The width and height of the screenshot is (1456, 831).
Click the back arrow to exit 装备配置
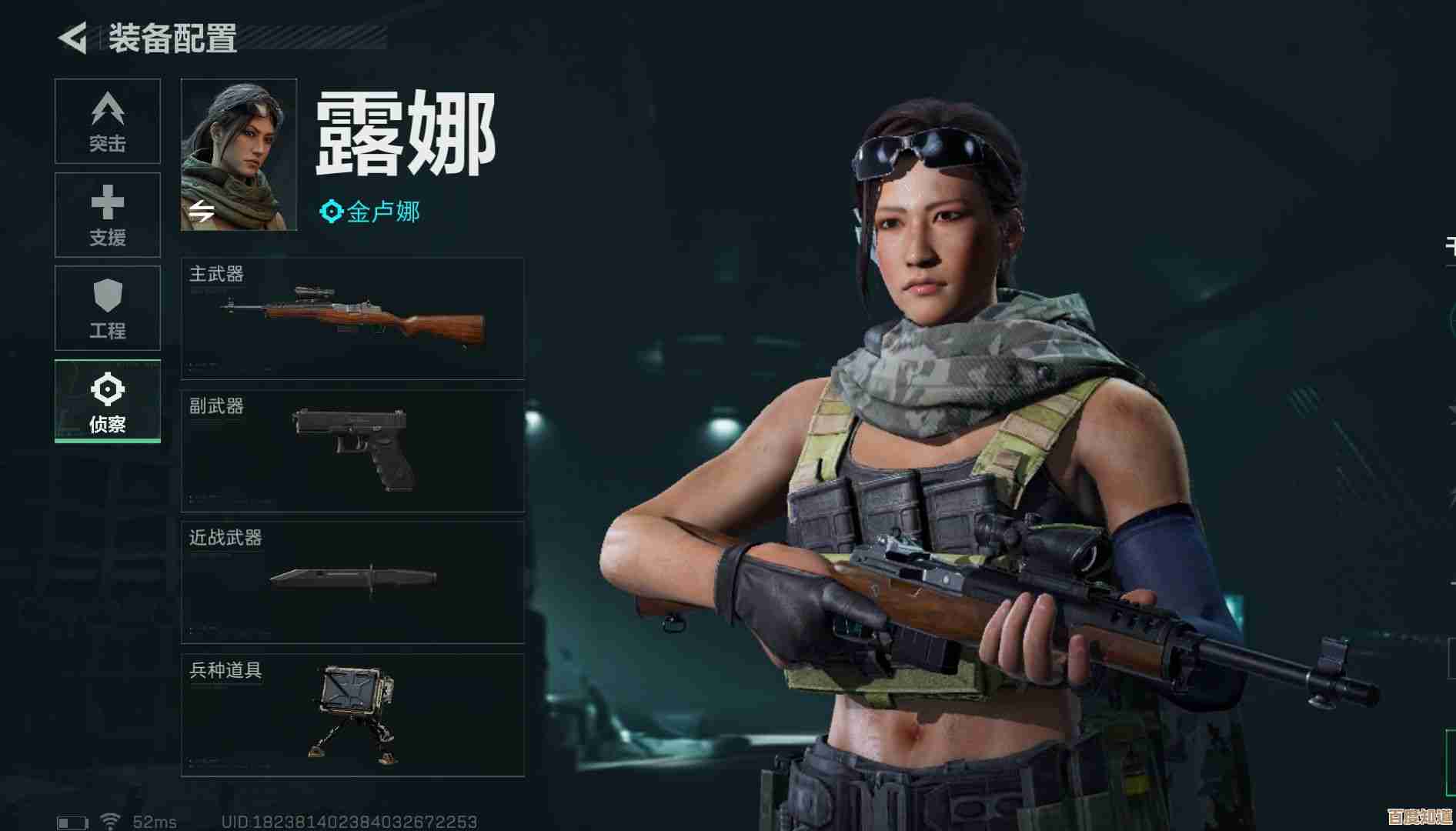[71, 35]
